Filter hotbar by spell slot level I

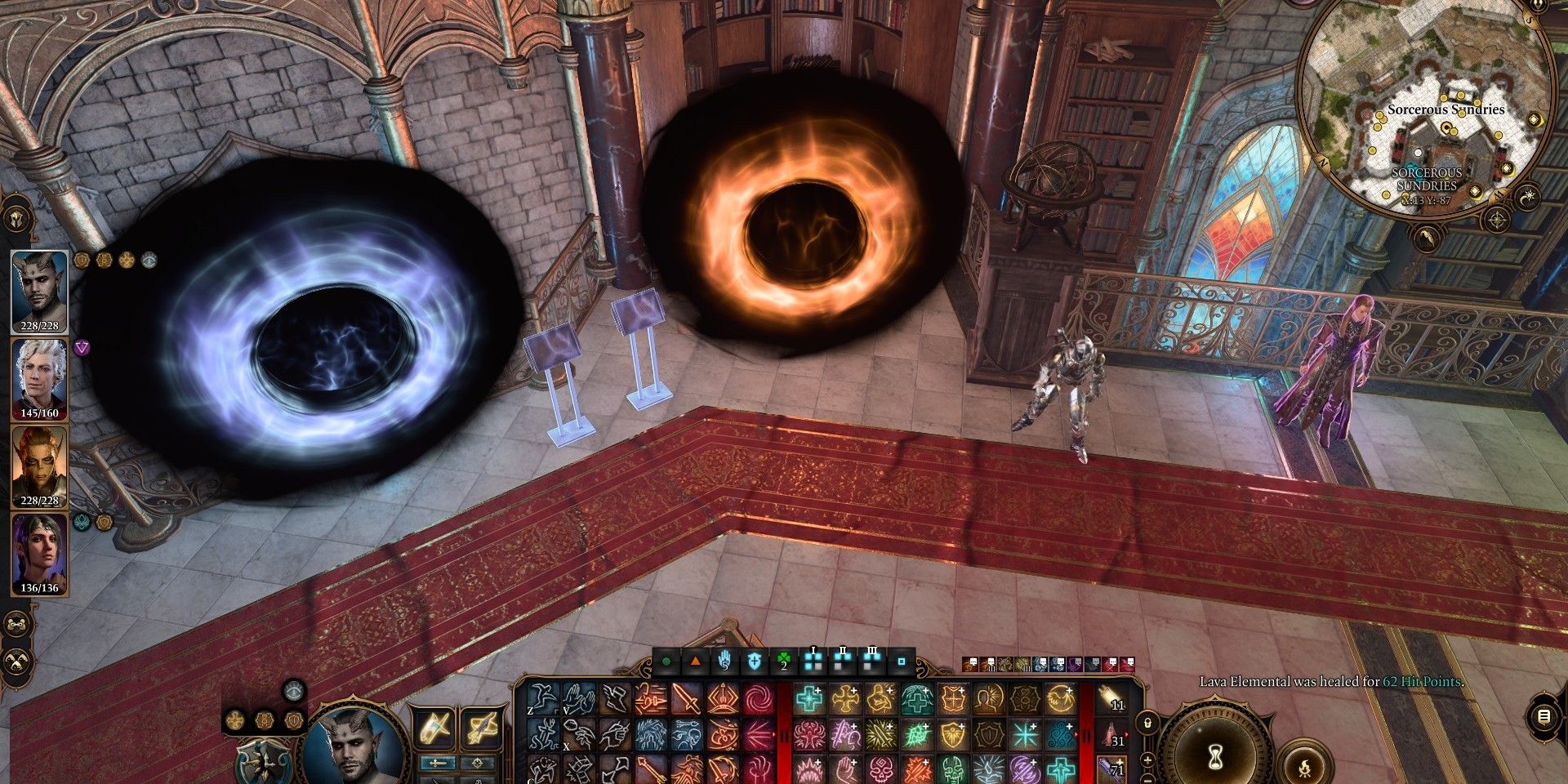coord(813,660)
